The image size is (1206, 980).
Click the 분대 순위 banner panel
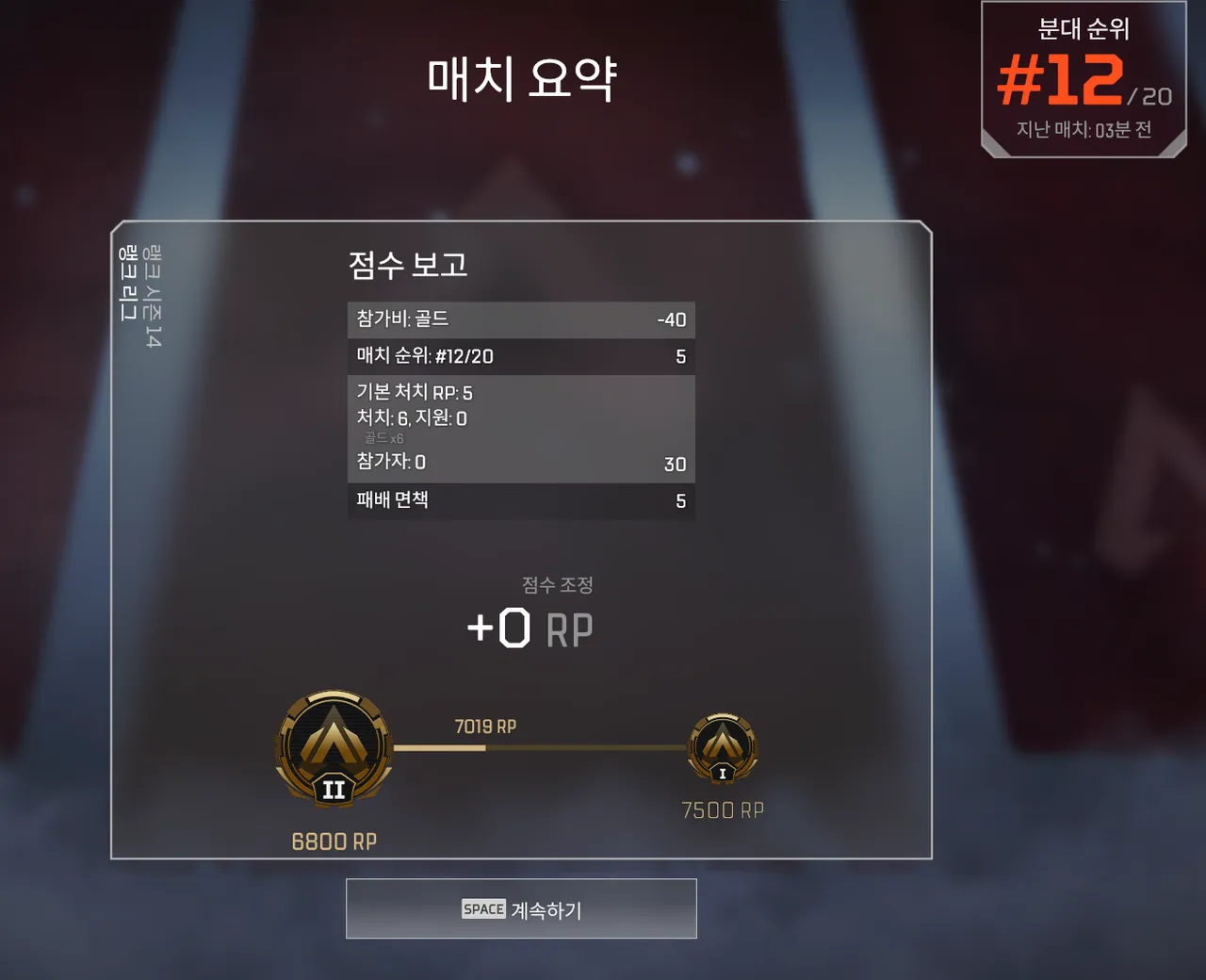point(1082,75)
